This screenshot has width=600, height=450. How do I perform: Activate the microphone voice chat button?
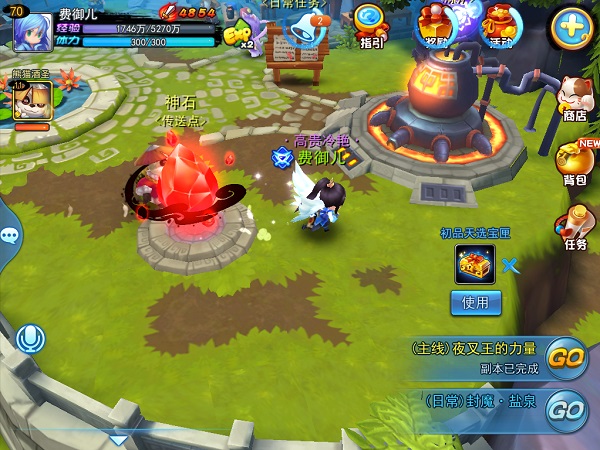pos(30,339)
